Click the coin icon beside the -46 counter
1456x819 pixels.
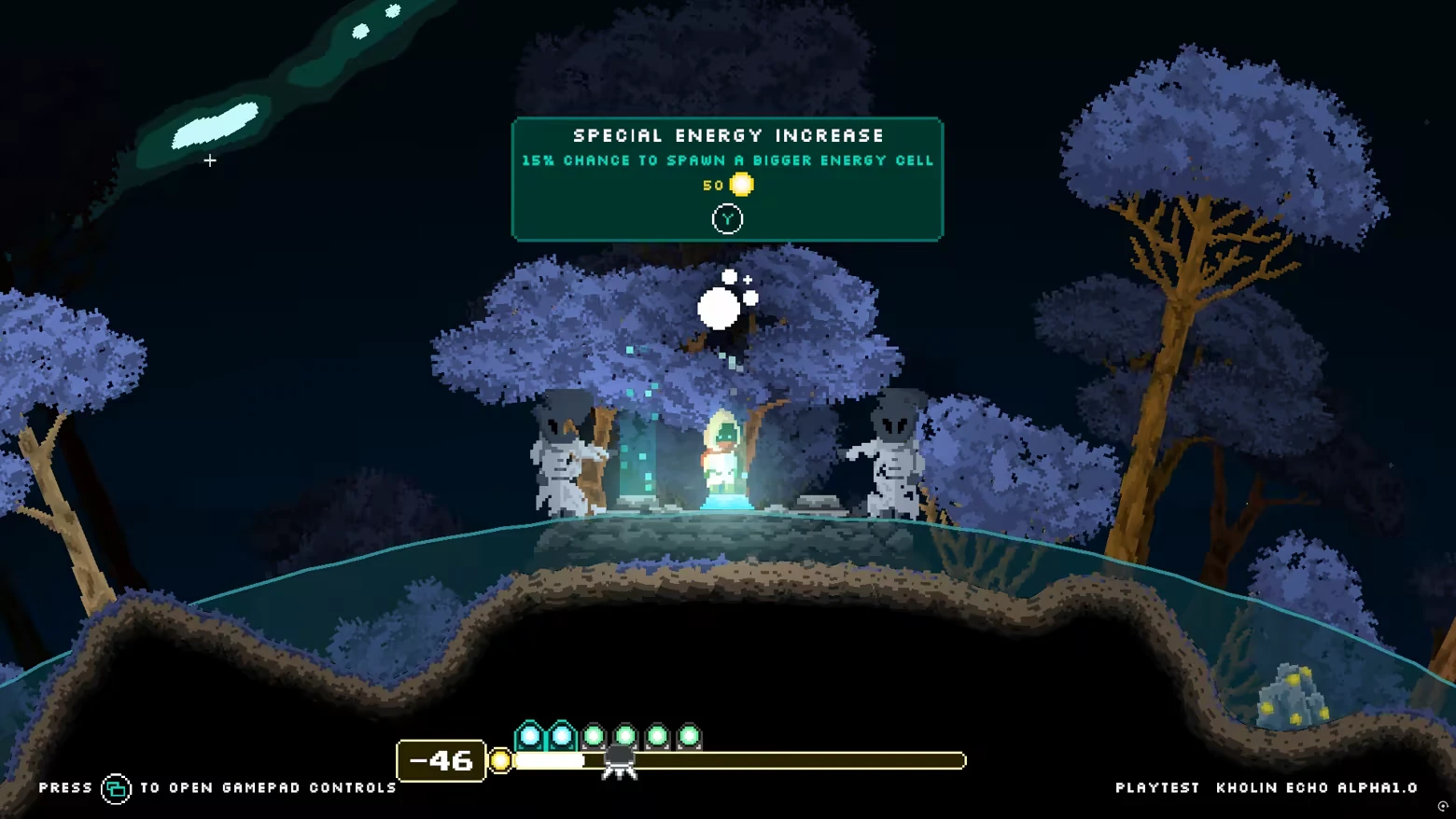tap(499, 759)
